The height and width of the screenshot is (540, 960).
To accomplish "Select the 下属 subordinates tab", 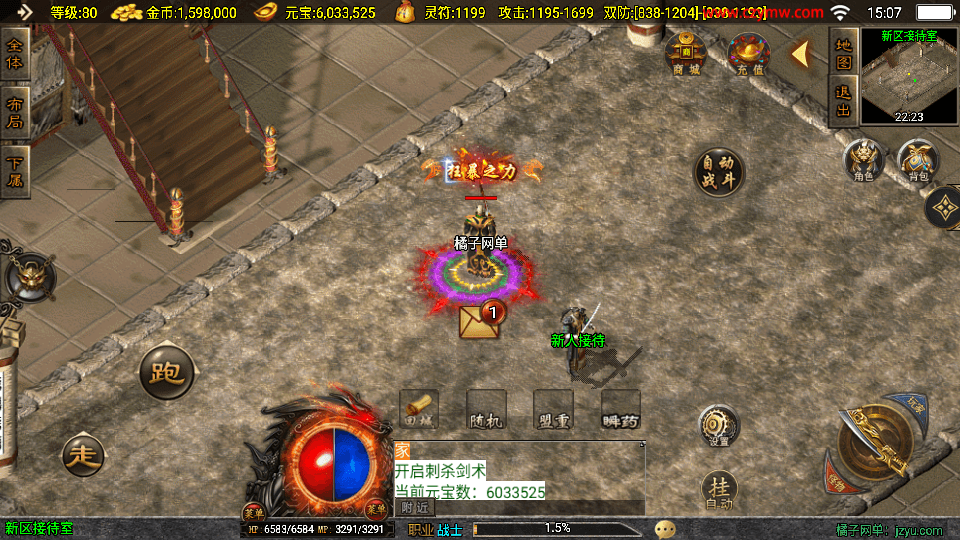I will [14, 171].
